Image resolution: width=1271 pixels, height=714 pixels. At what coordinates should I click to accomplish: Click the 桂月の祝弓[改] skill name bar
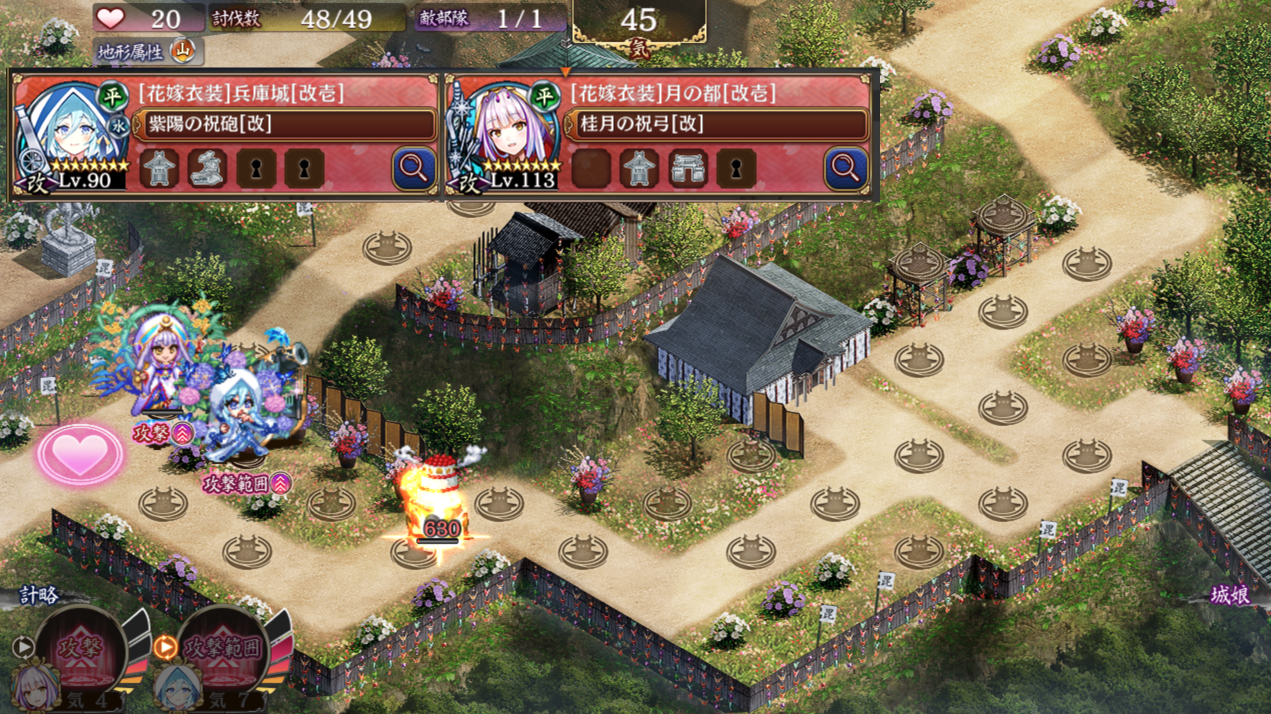tap(720, 125)
